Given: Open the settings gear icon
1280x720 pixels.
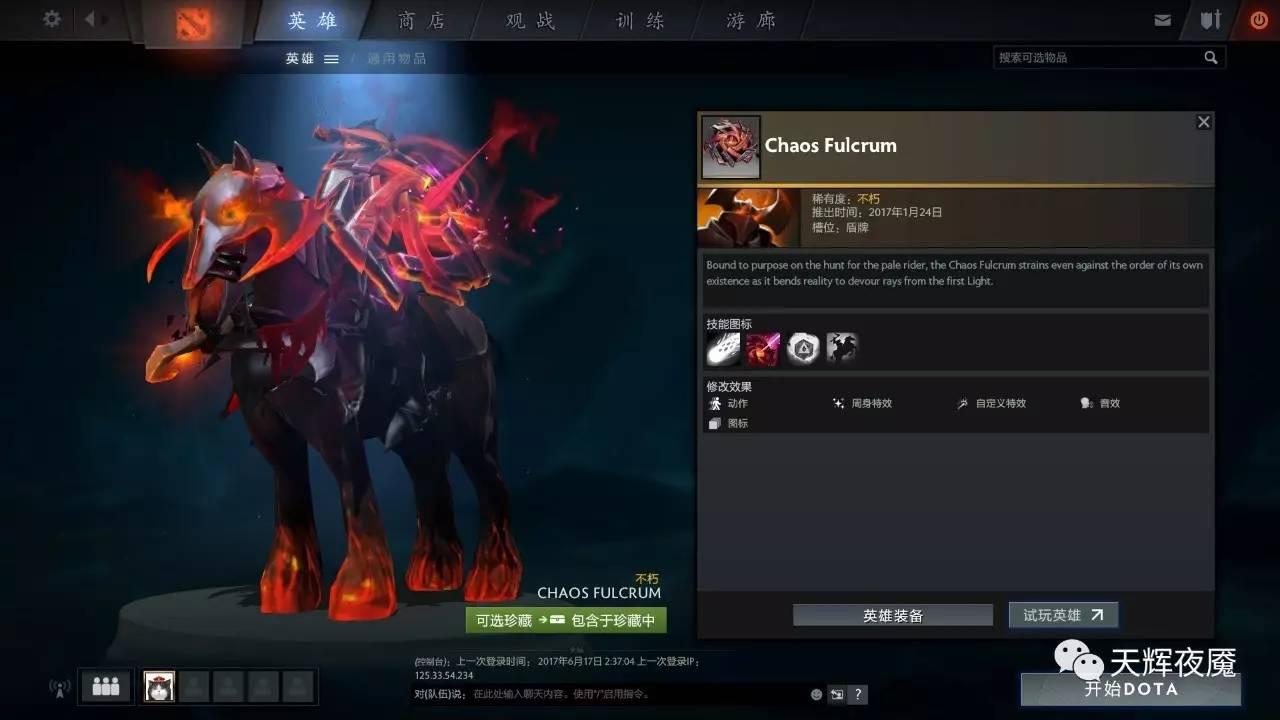Looking at the screenshot, I should point(51,19).
